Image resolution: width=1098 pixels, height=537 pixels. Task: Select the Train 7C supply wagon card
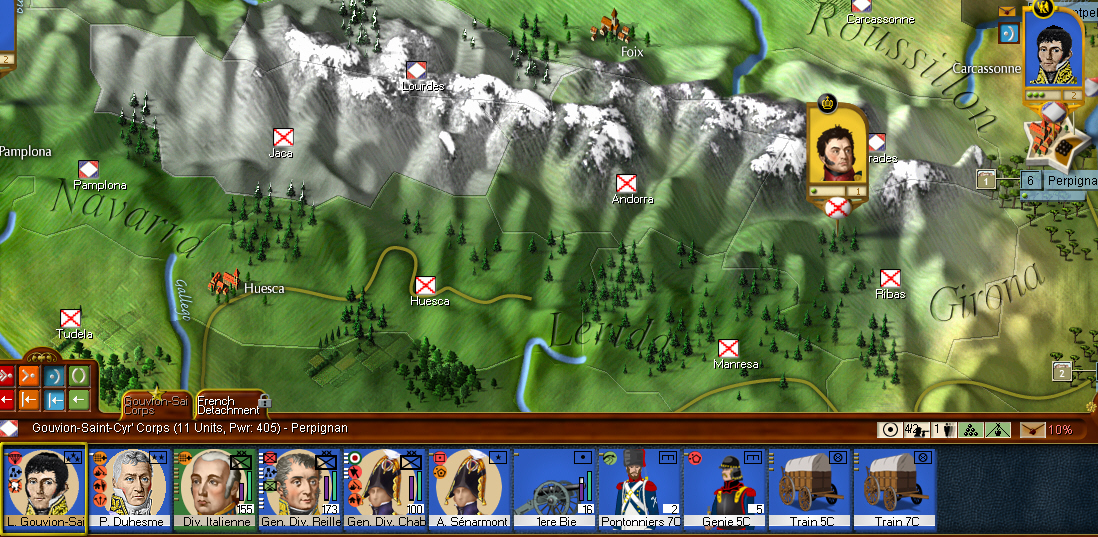coord(894,488)
